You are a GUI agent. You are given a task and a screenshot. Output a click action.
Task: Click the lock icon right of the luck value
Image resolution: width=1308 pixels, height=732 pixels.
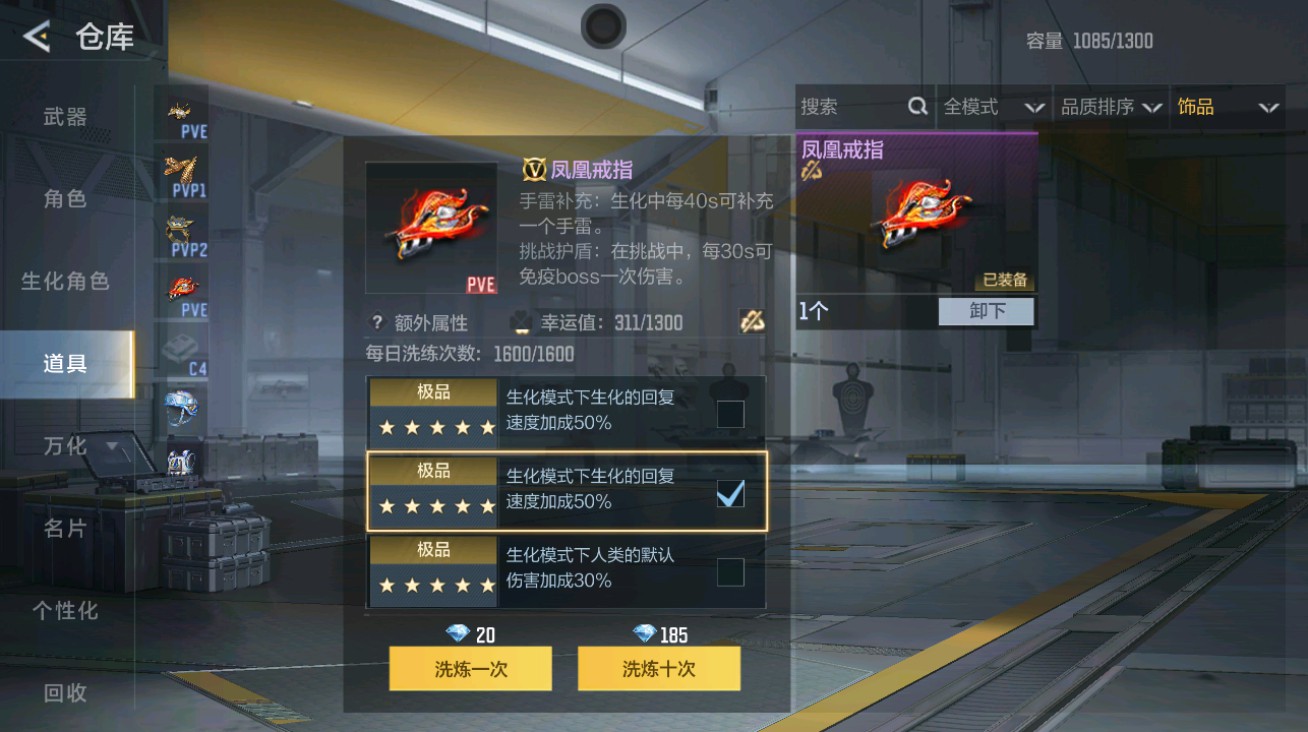click(753, 322)
